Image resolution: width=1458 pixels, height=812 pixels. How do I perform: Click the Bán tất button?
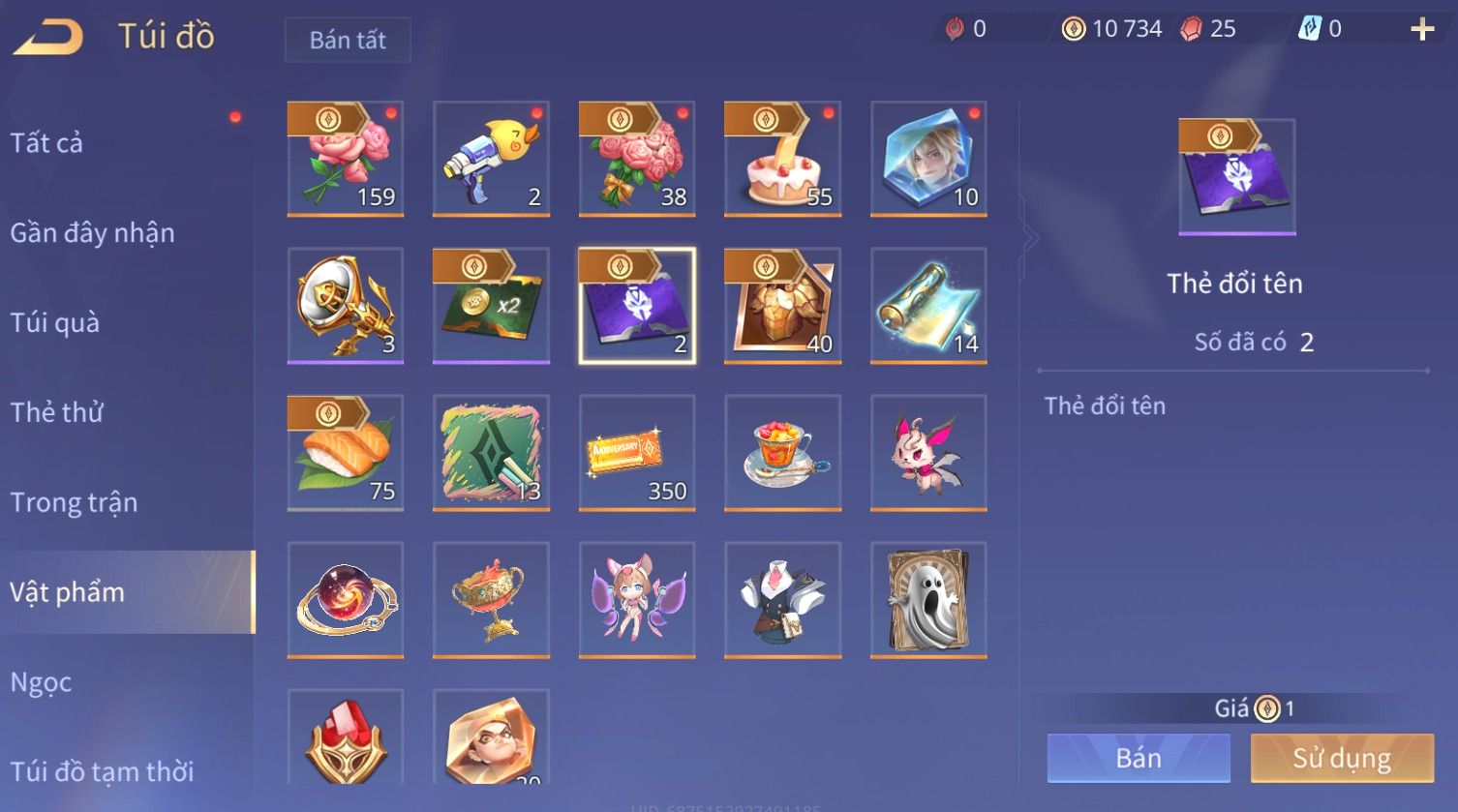348,40
